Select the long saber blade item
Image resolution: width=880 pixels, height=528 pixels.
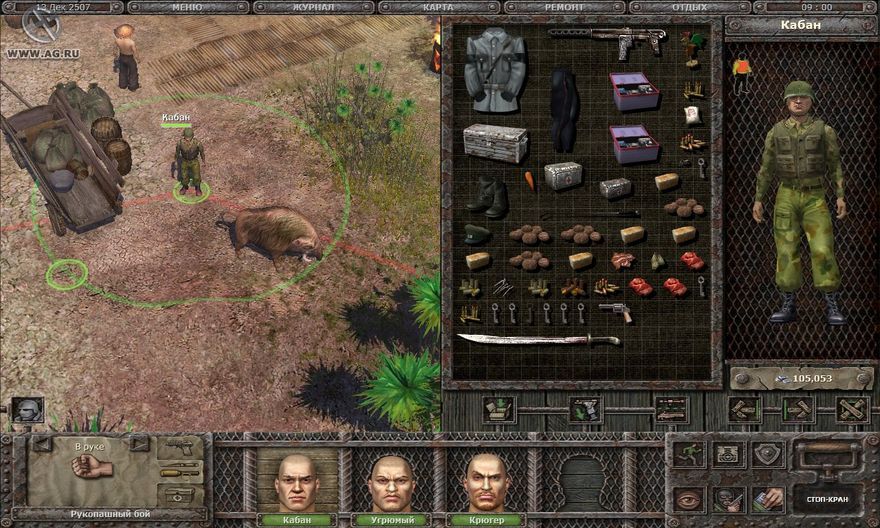click(x=538, y=340)
